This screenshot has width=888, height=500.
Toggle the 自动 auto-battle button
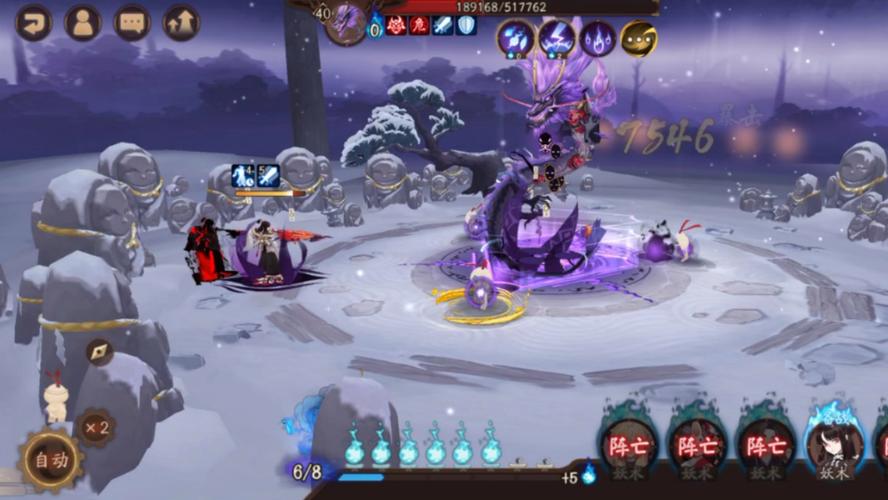click(x=52, y=460)
